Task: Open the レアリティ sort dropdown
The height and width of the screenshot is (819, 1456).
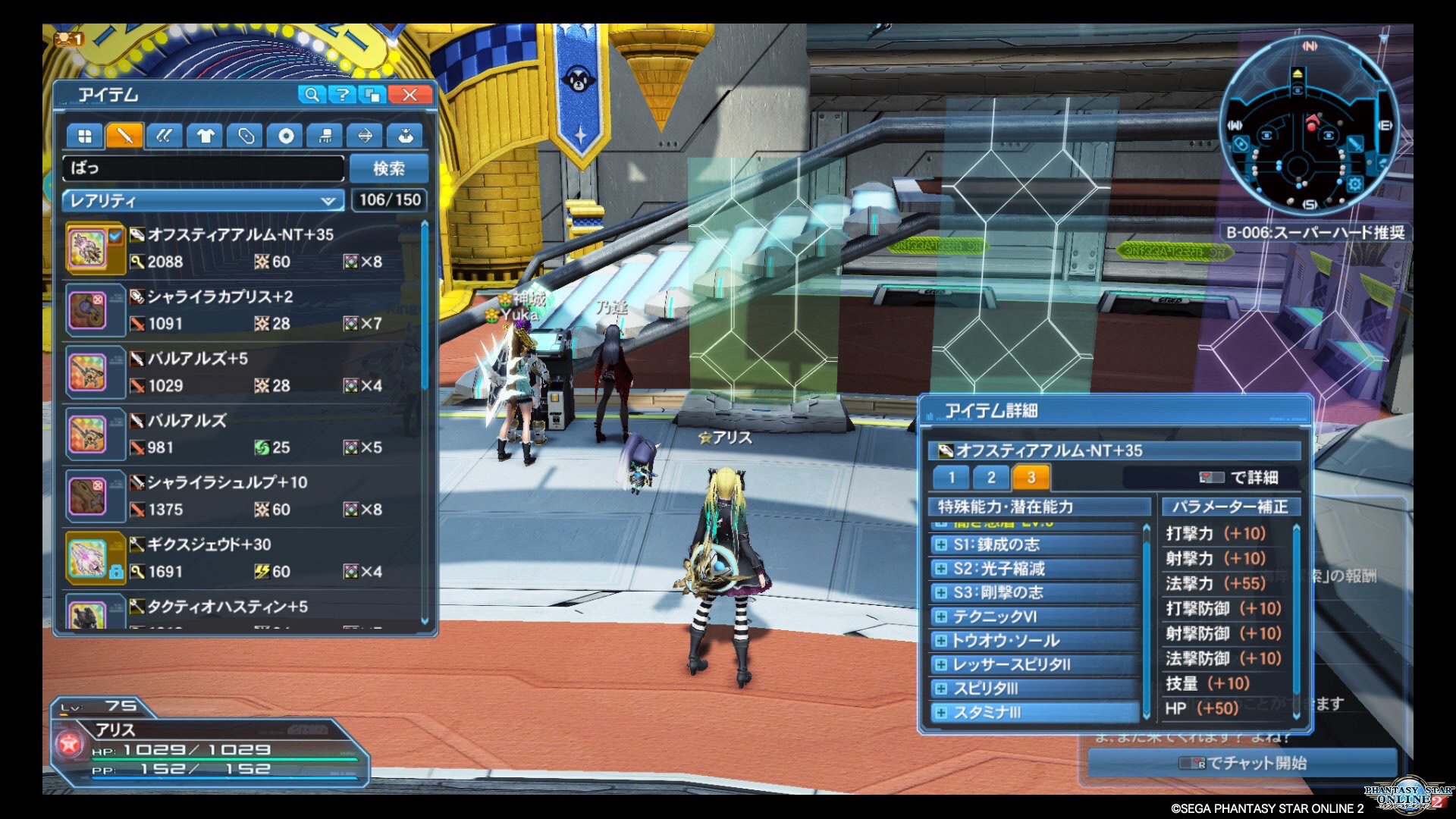Action: (x=202, y=201)
